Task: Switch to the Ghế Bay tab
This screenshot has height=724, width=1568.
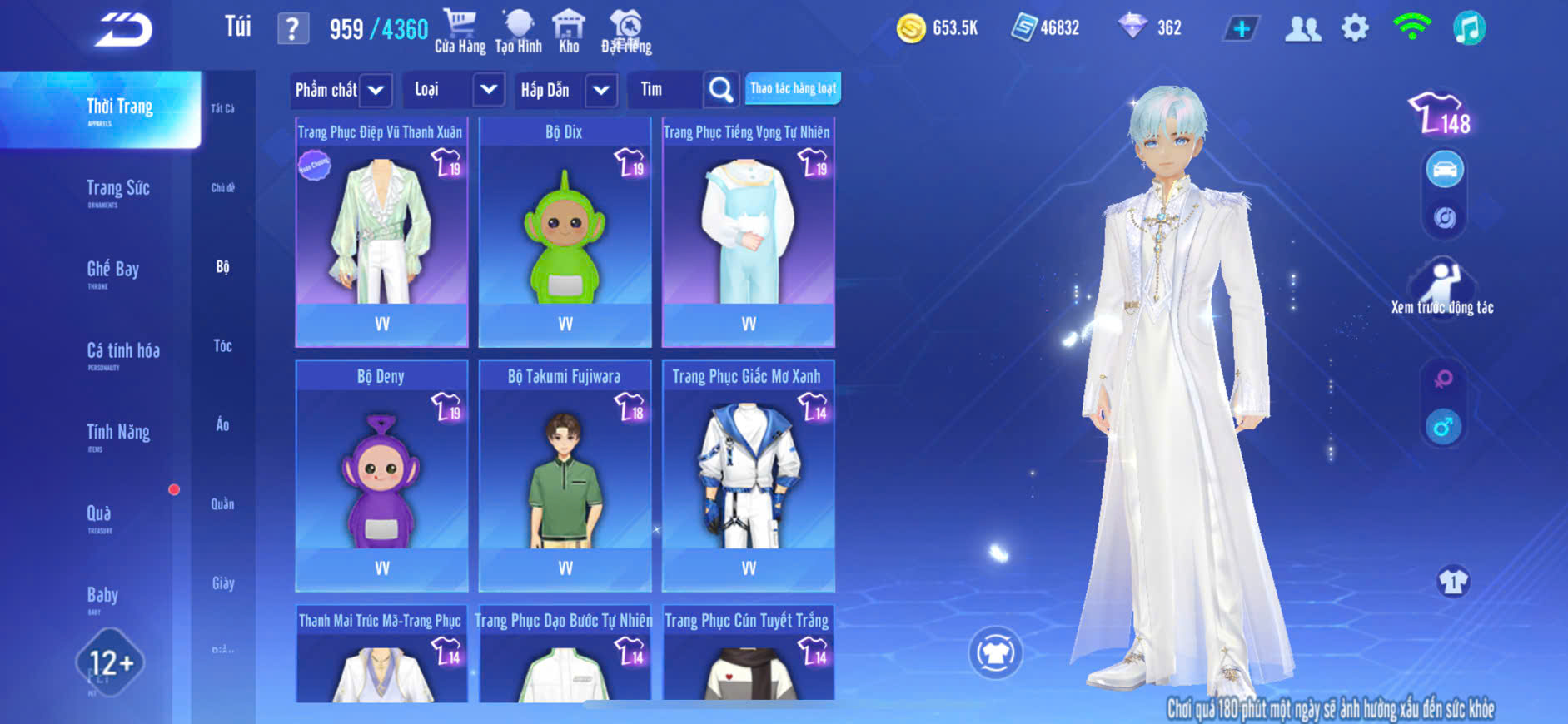Action: pos(112,271)
